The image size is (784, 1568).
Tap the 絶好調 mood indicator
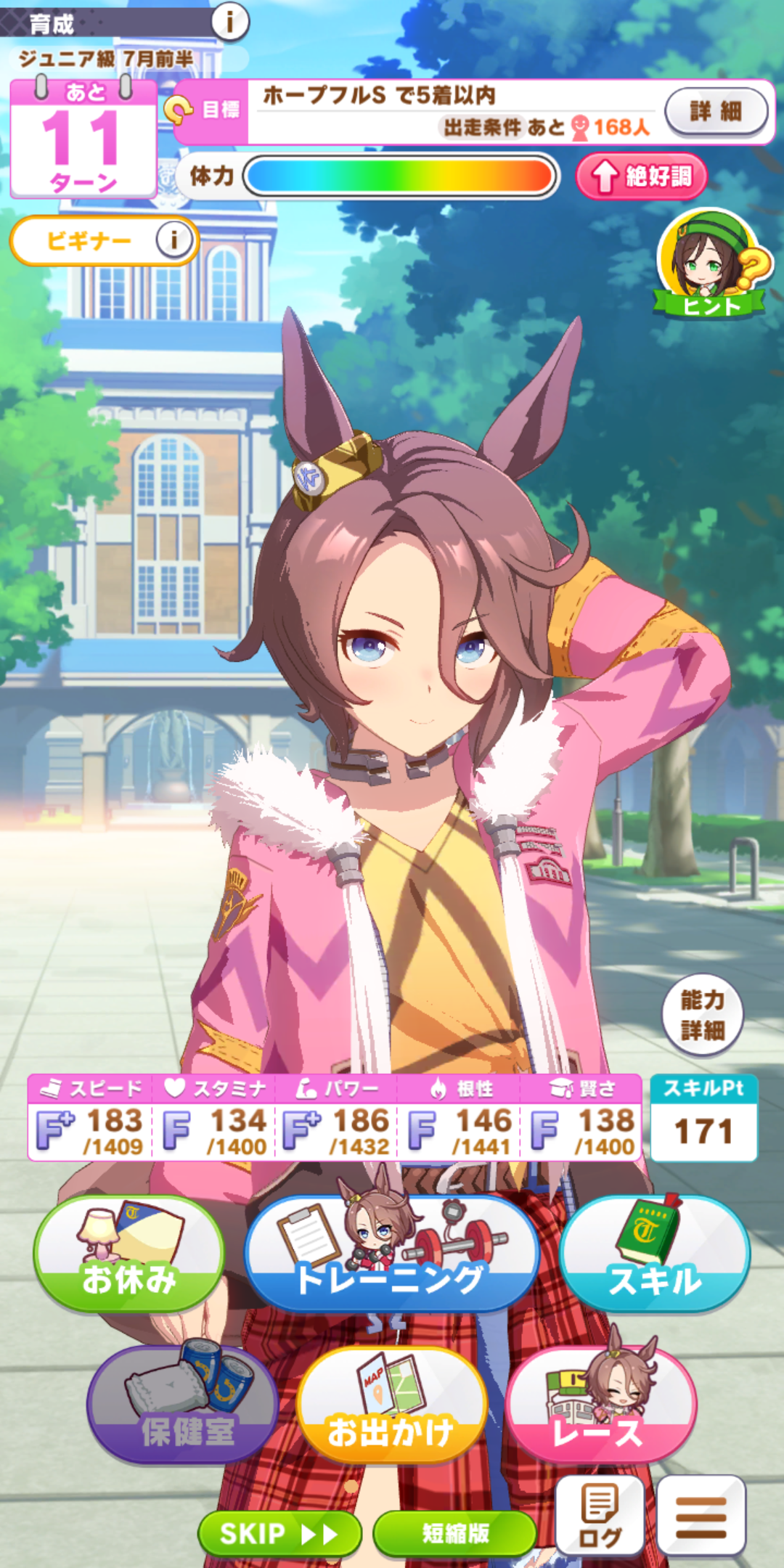[641, 176]
